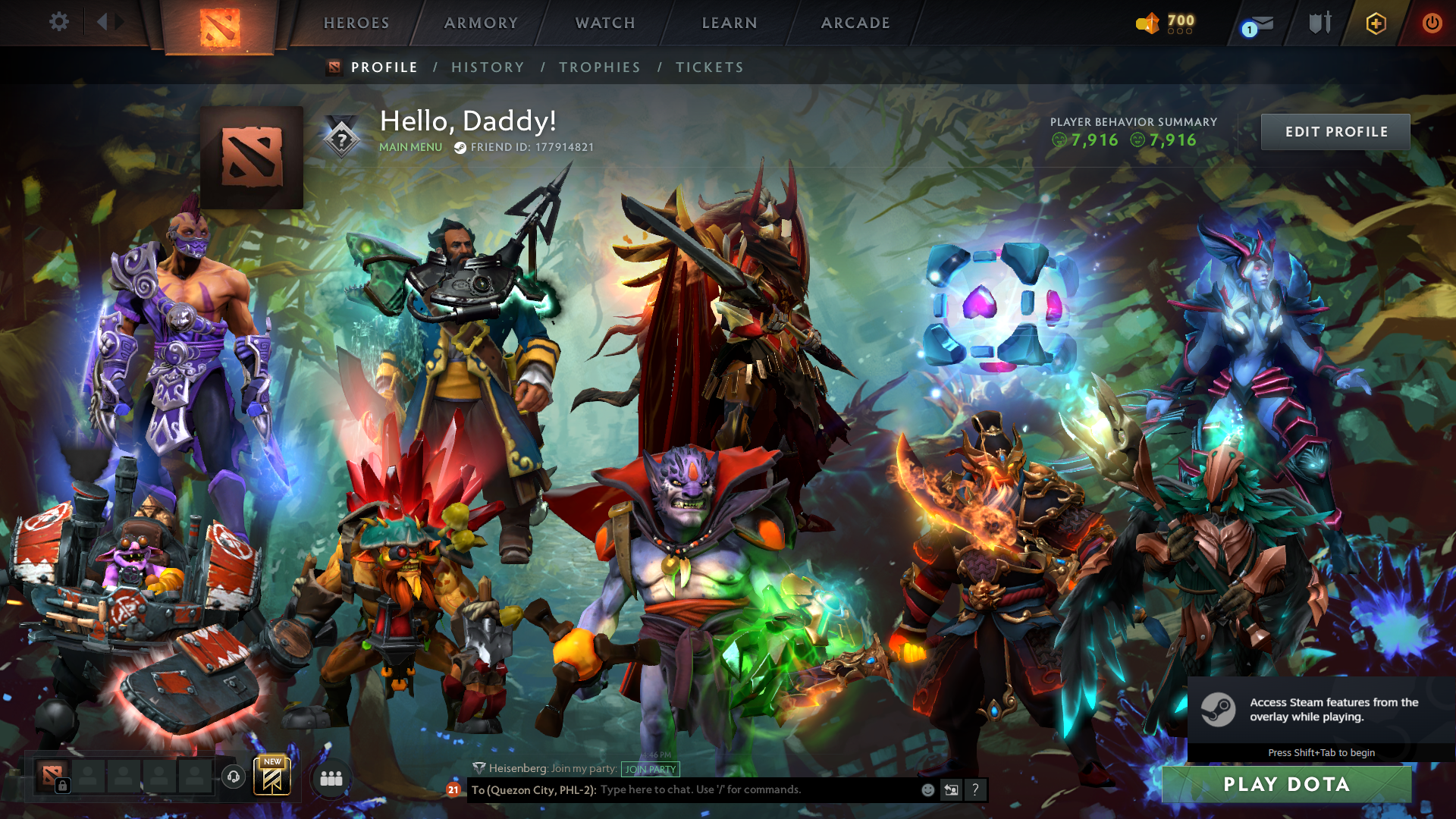Open the mail notifications icon
The image size is (1456, 819).
(1260, 24)
